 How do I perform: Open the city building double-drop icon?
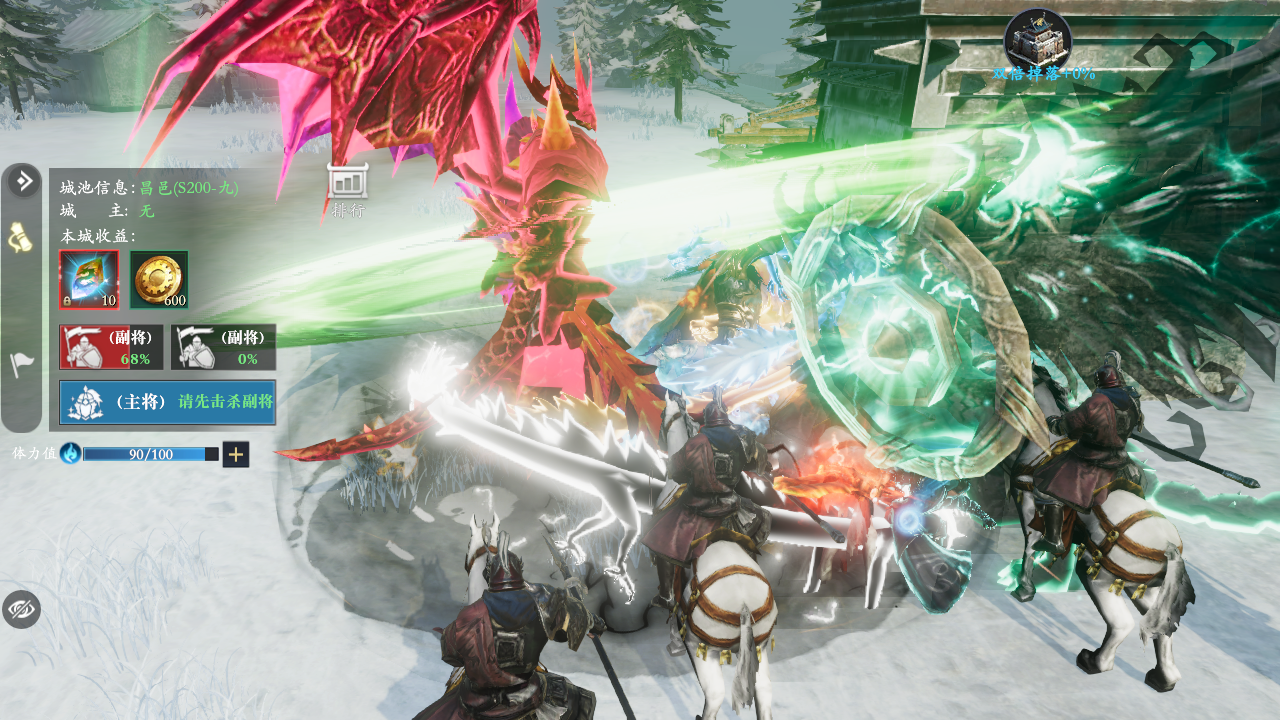click(1037, 38)
